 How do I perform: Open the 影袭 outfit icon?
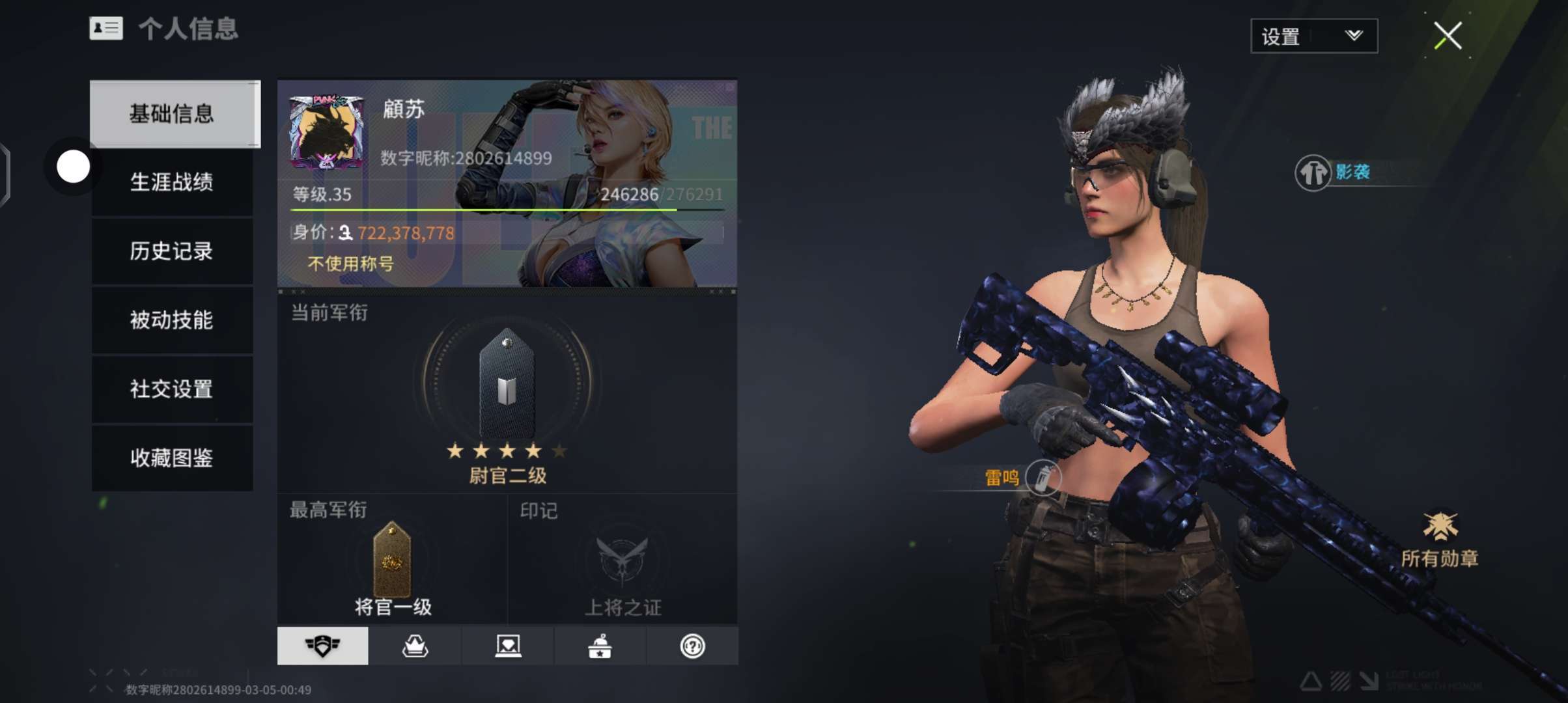tap(1313, 173)
